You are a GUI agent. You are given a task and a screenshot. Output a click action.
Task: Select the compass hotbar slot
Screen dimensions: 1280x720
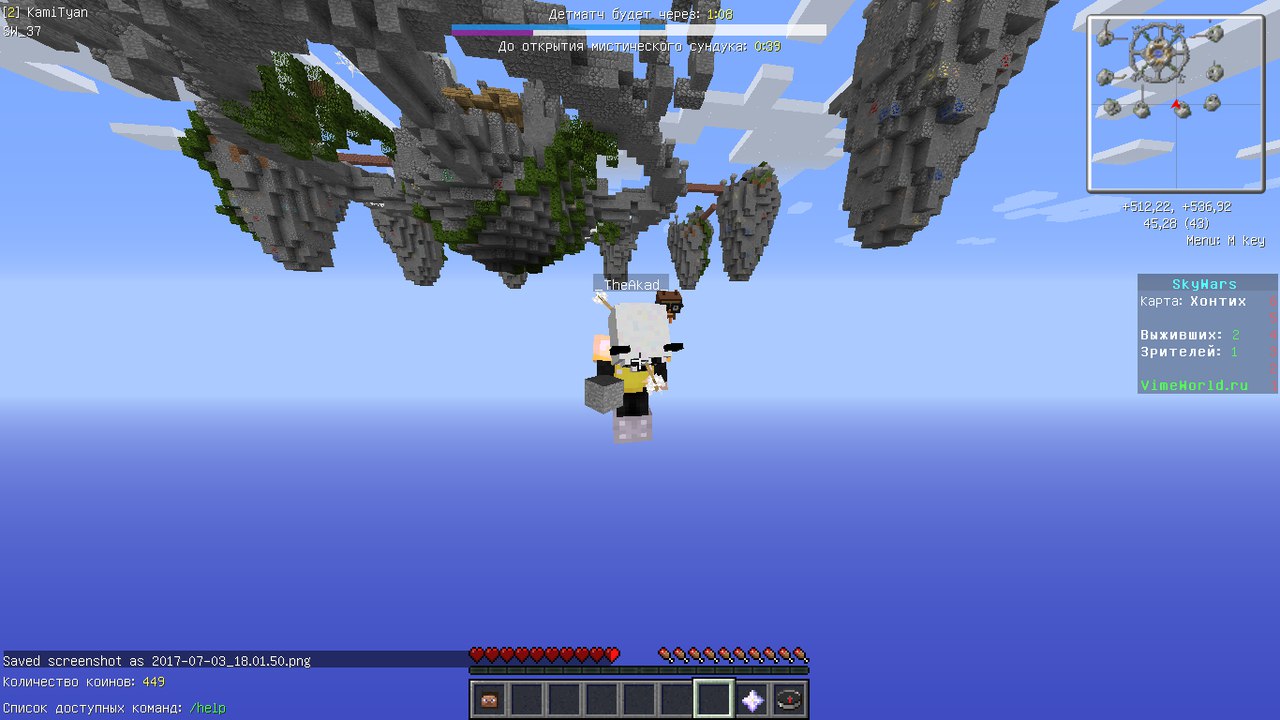click(x=789, y=700)
